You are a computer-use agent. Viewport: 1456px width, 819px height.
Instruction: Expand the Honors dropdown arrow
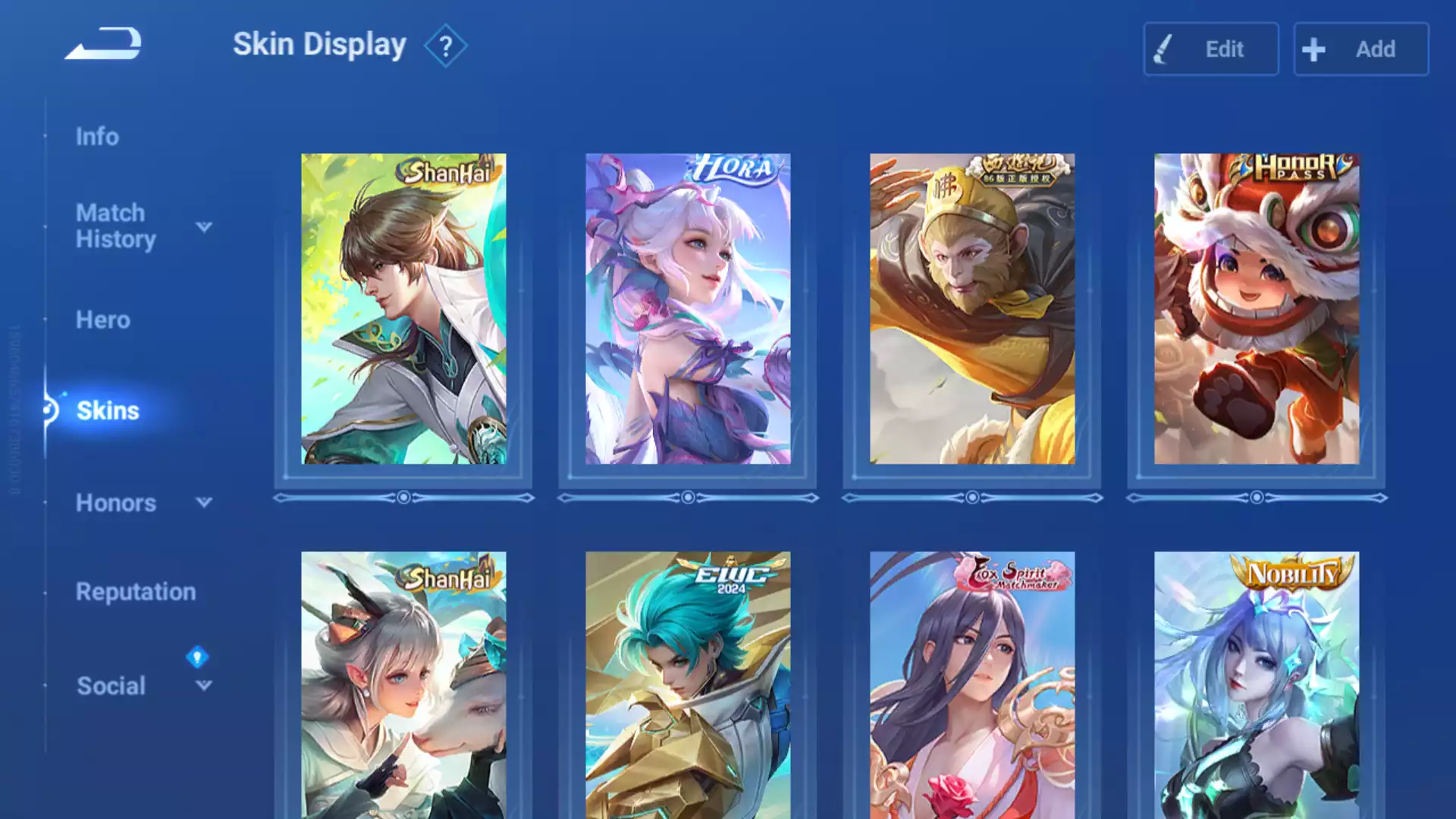(204, 502)
